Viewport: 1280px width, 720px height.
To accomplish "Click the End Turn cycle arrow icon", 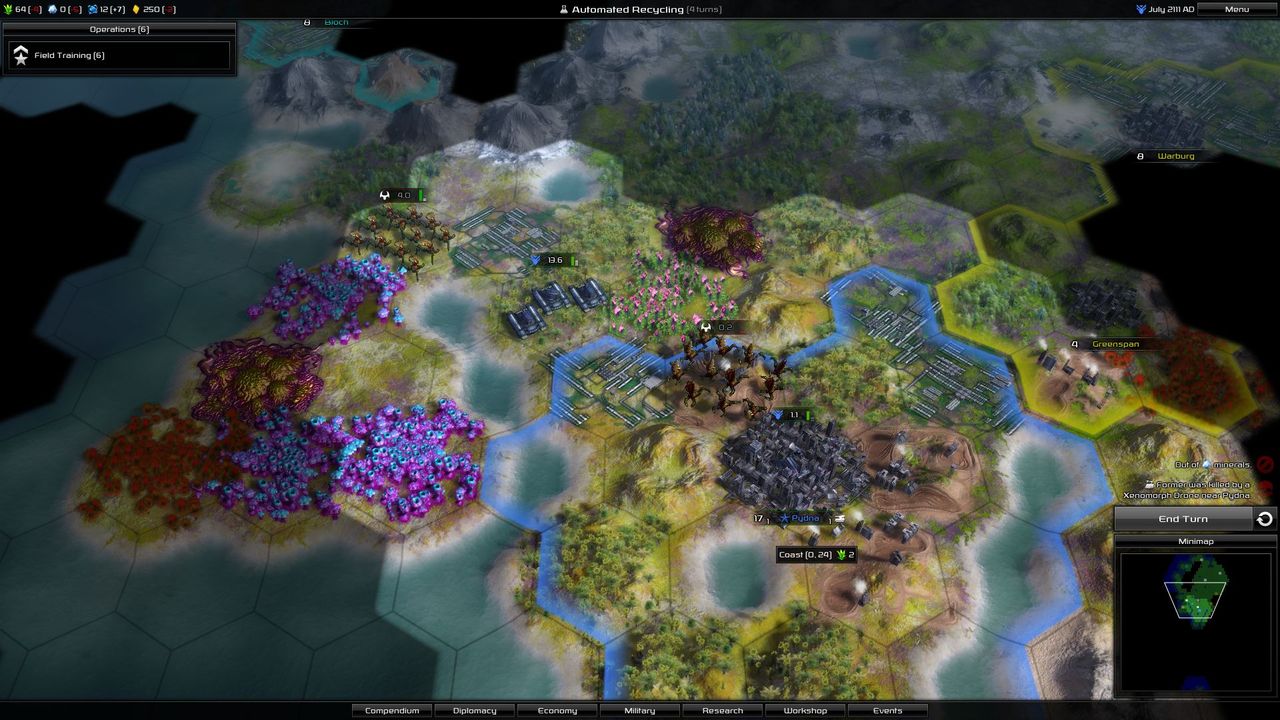I will (1264, 518).
